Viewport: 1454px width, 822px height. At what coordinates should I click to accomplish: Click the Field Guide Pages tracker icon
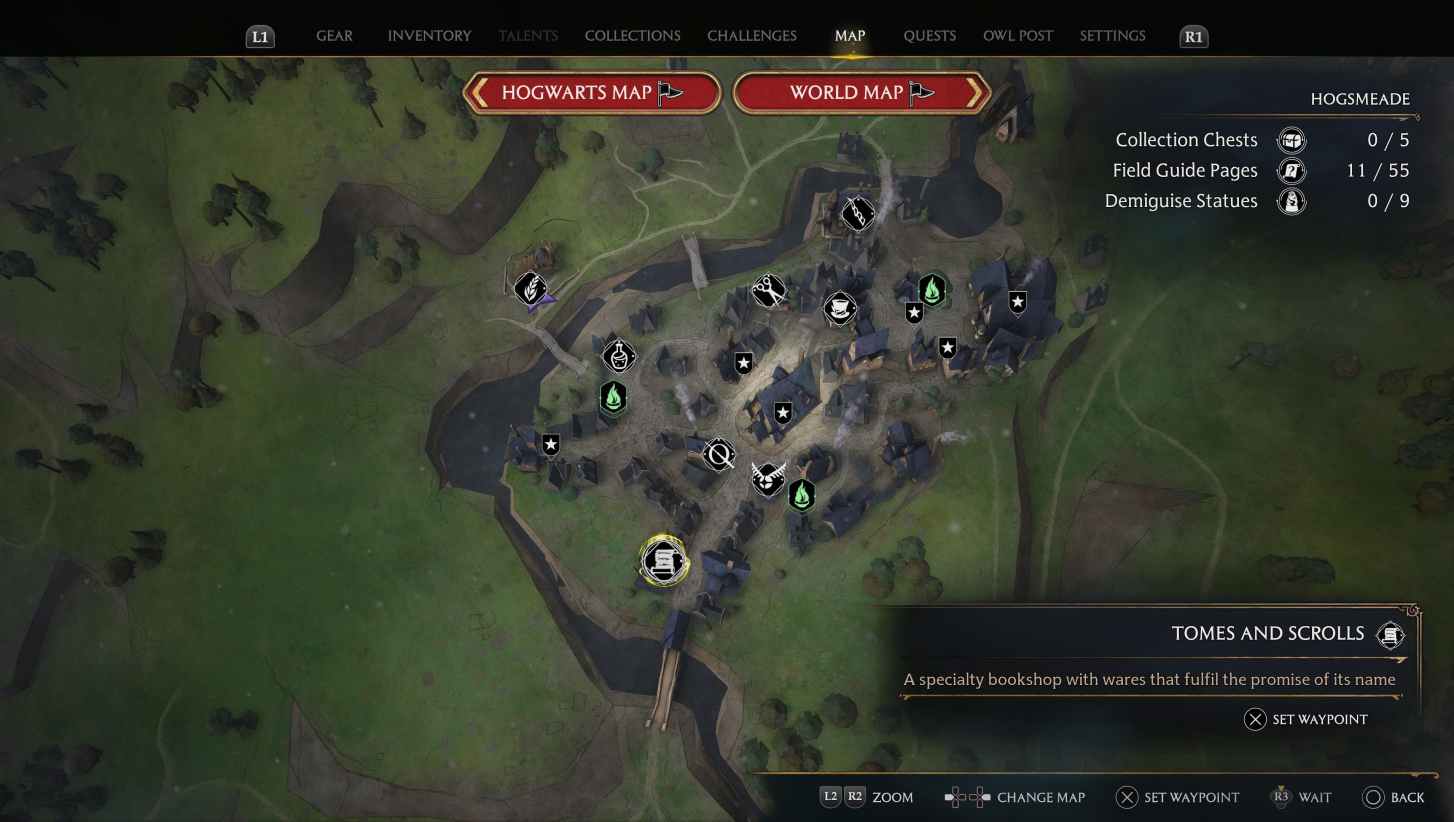1291,171
